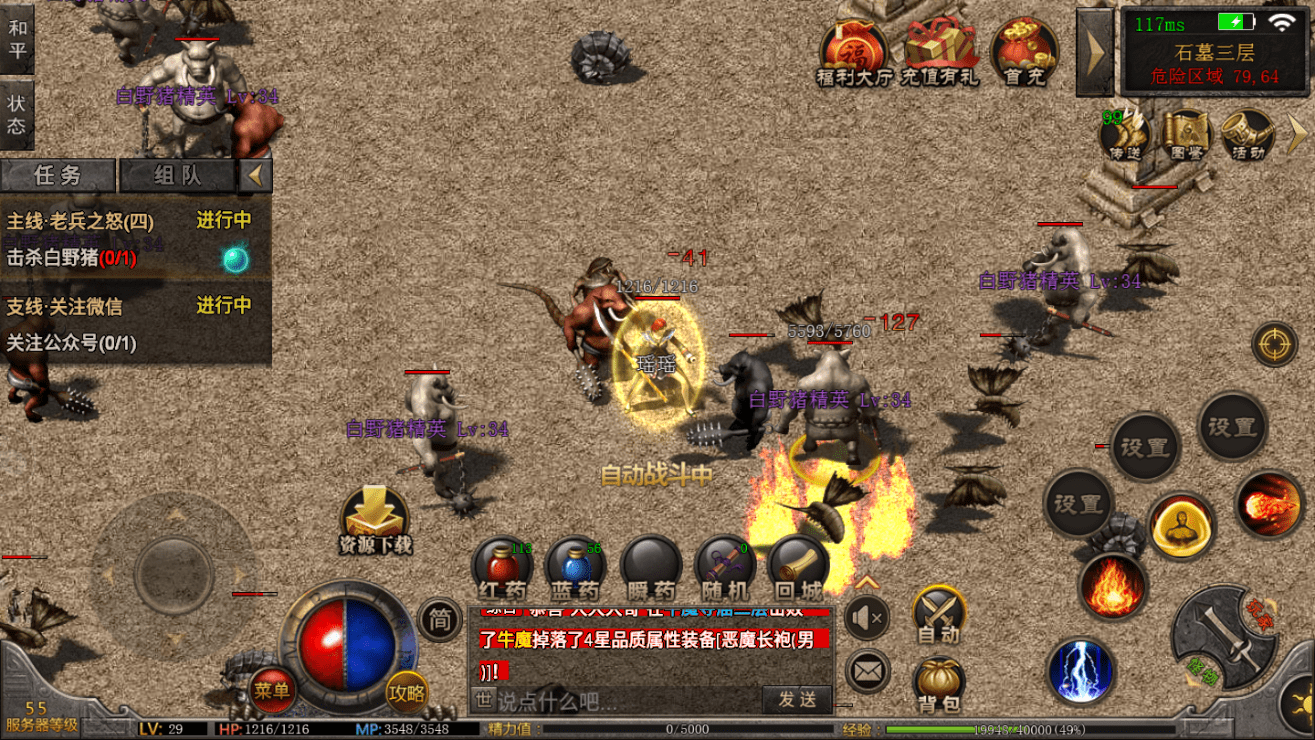This screenshot has width=1315, height=740.
Task: Download resources via 资源下载 icon
Action: point(375,521)
